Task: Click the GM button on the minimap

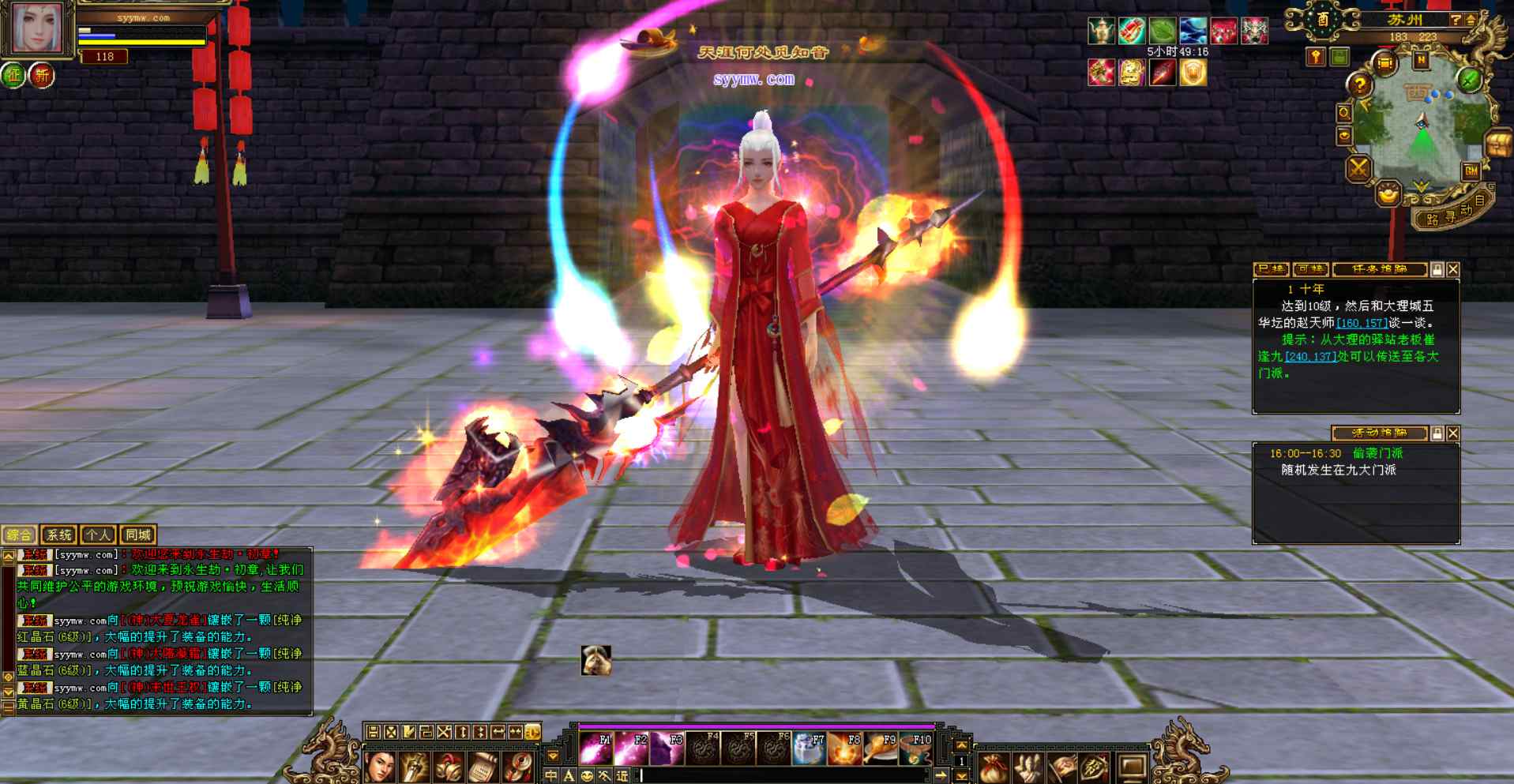Action: (1471, 171)
